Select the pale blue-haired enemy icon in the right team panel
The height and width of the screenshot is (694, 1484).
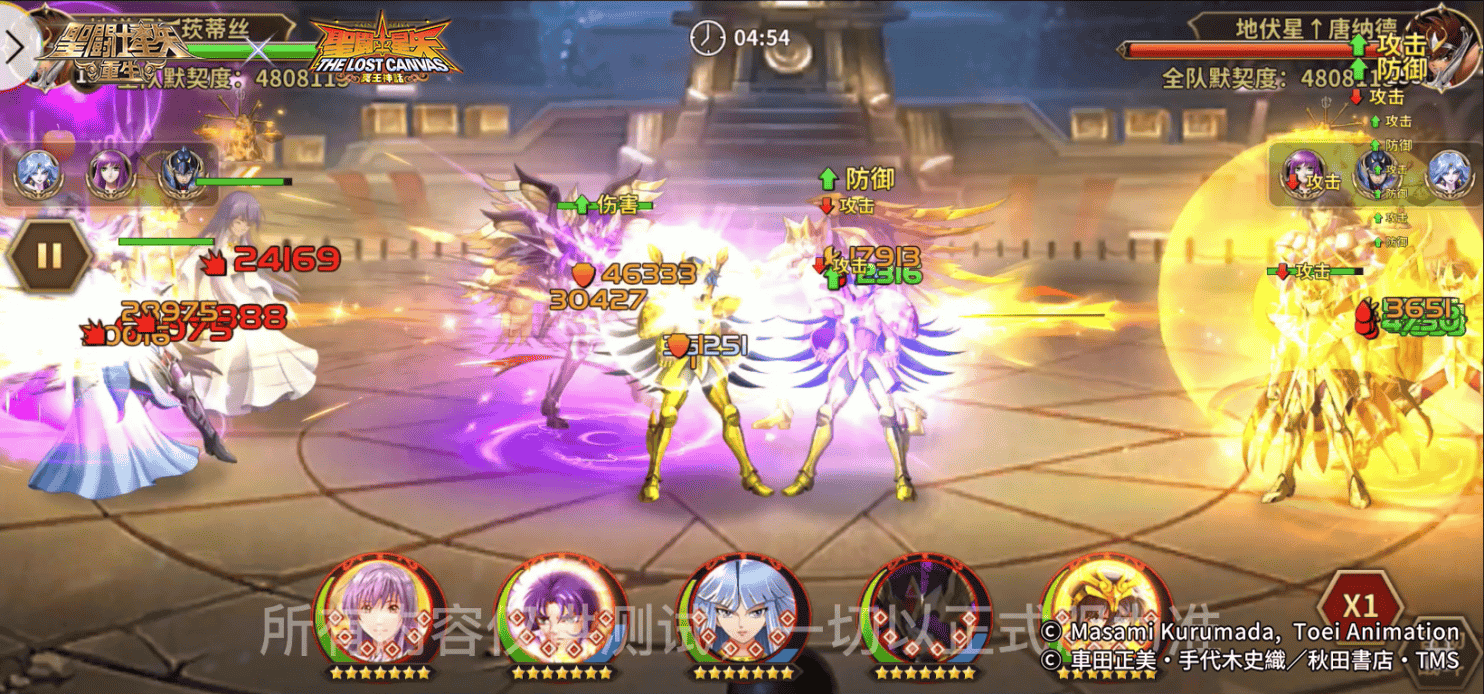(x=1447, y=173)
